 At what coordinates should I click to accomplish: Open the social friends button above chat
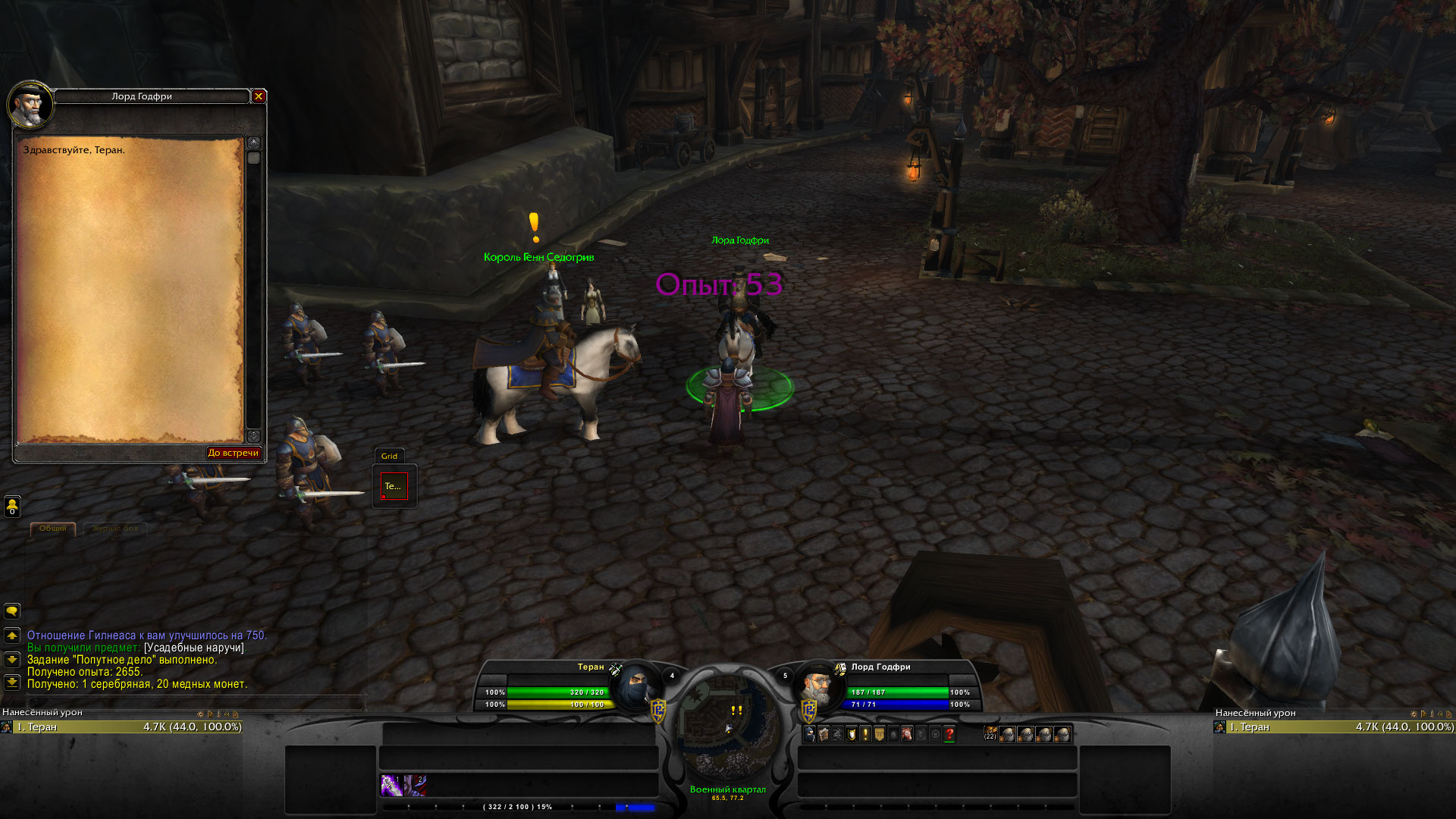[12, 506]
